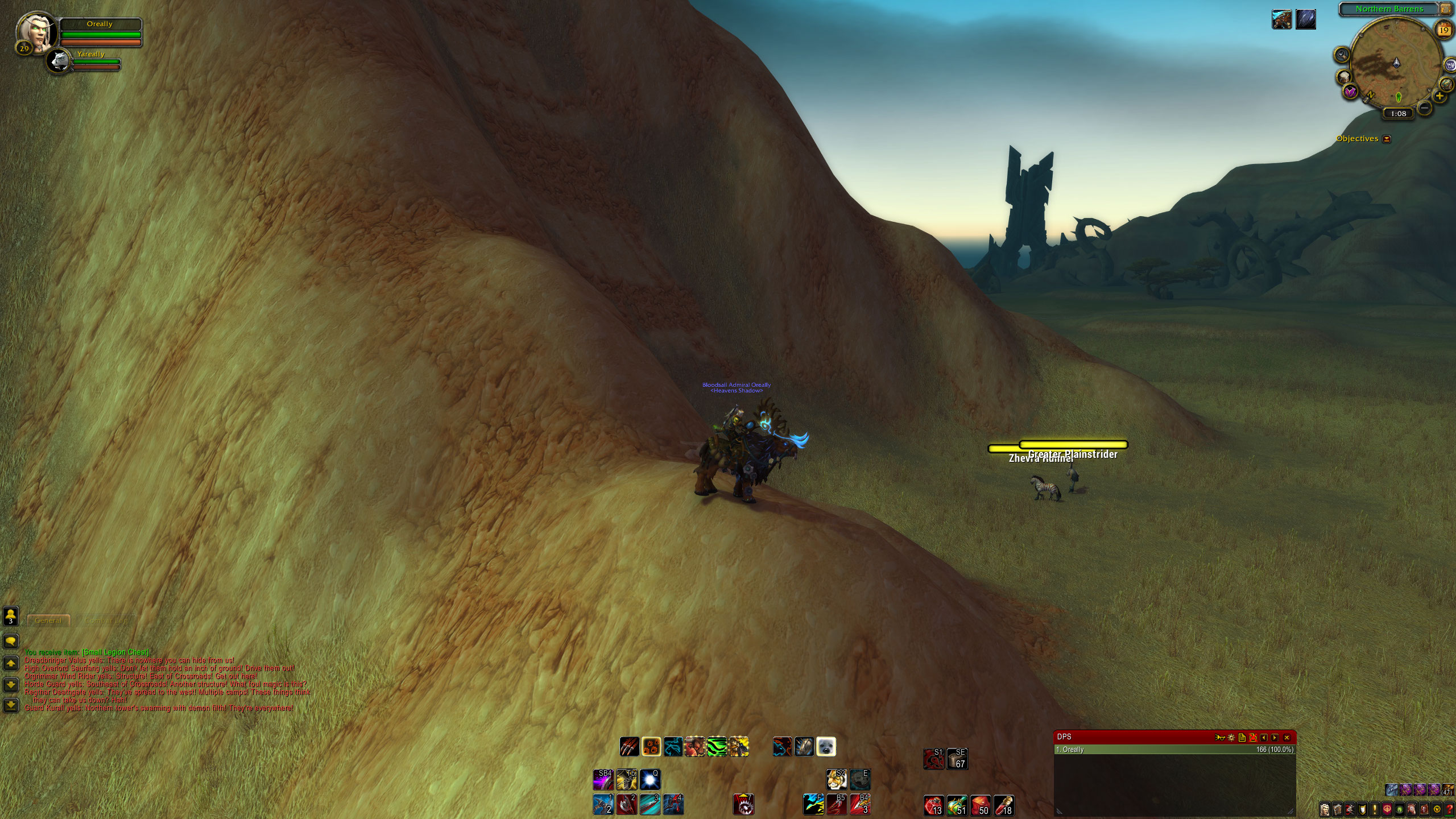Screen dimensions: 1456x819
Task: Use the bandage stack of 67
Action: coord(957,759)
